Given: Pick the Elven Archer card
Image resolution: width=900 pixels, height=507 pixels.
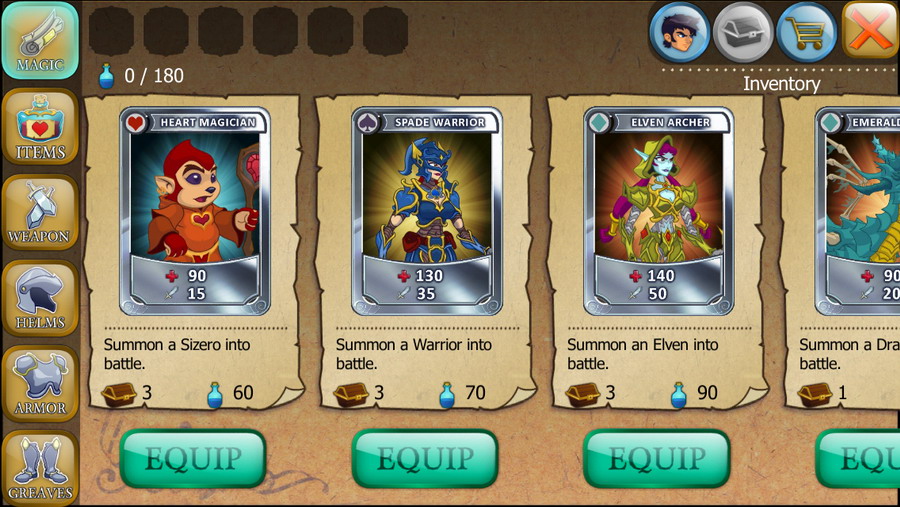Looking at the screenshot, I should [x=659, y=211].
